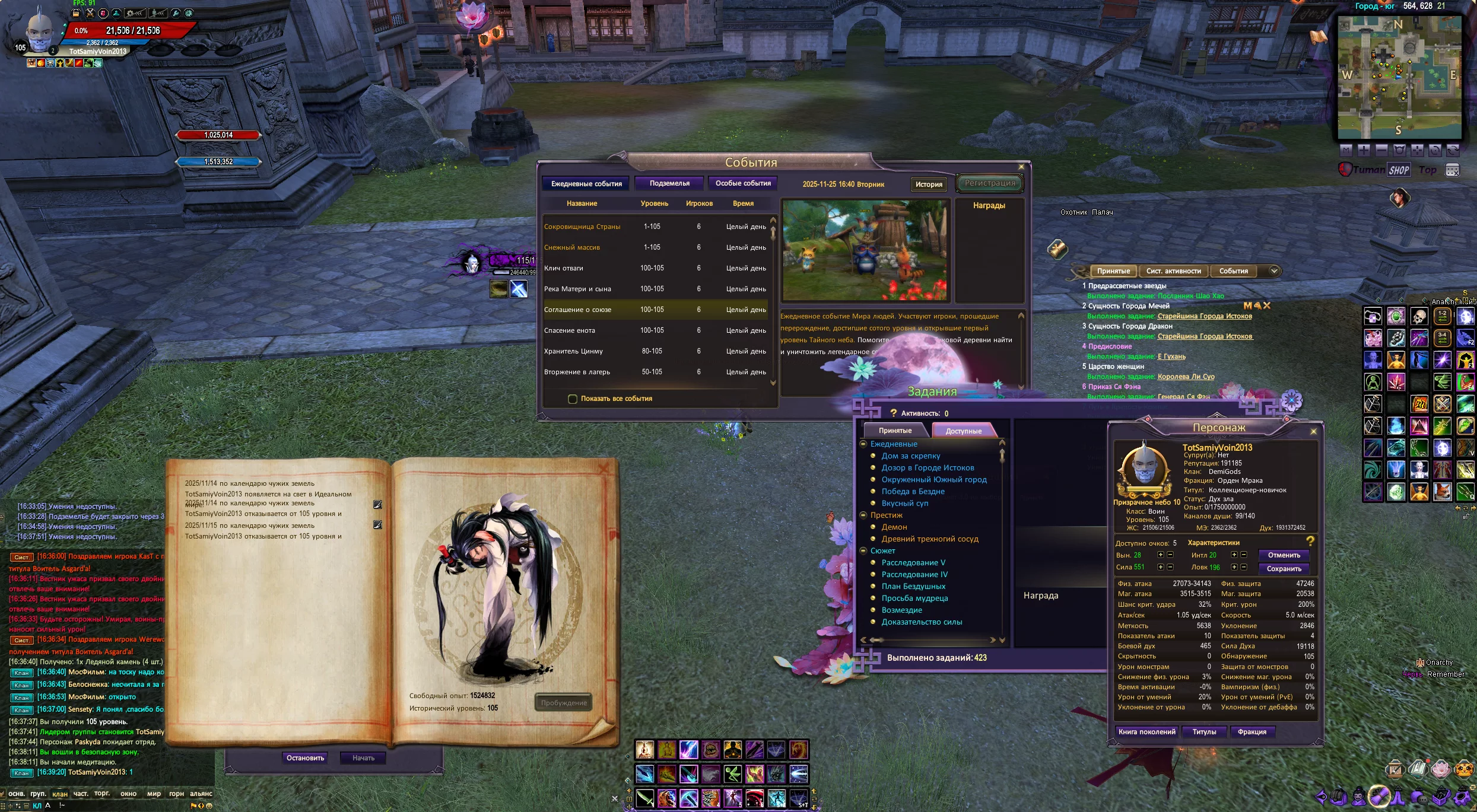Click Сохранить to save stat points

pyautogui.click(x=1284, y=569)
